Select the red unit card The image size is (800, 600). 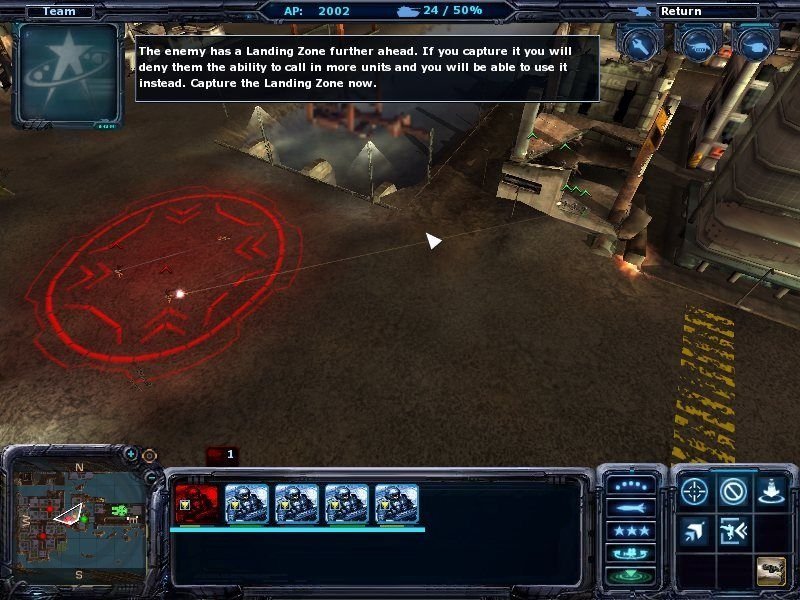click(x=196, y=503)
